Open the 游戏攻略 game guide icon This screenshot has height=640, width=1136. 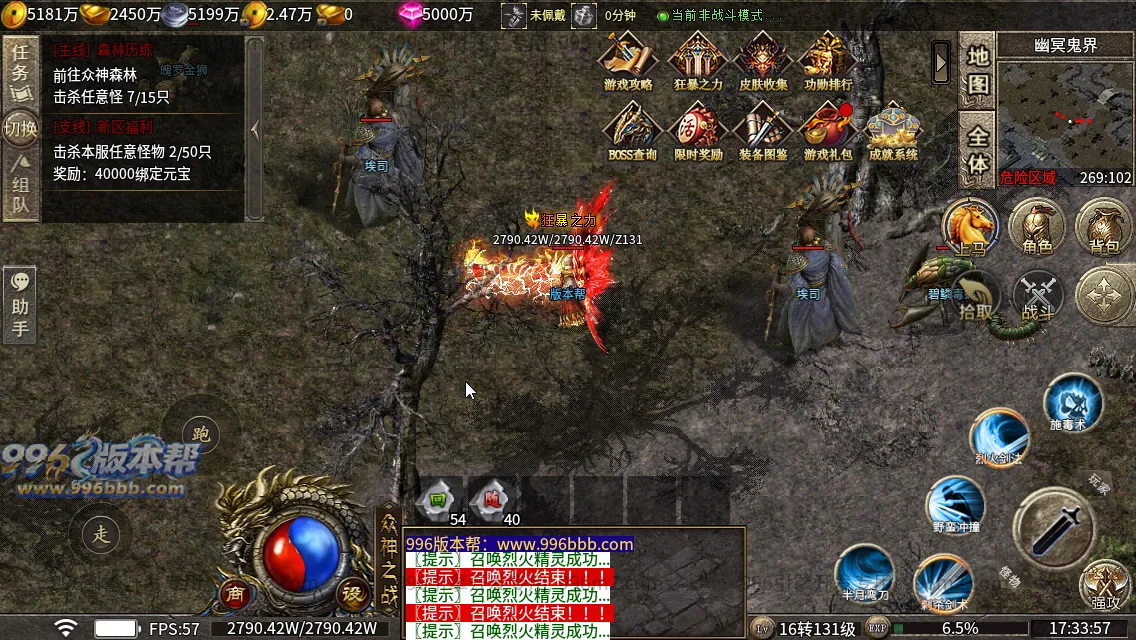tap(628, 60)
